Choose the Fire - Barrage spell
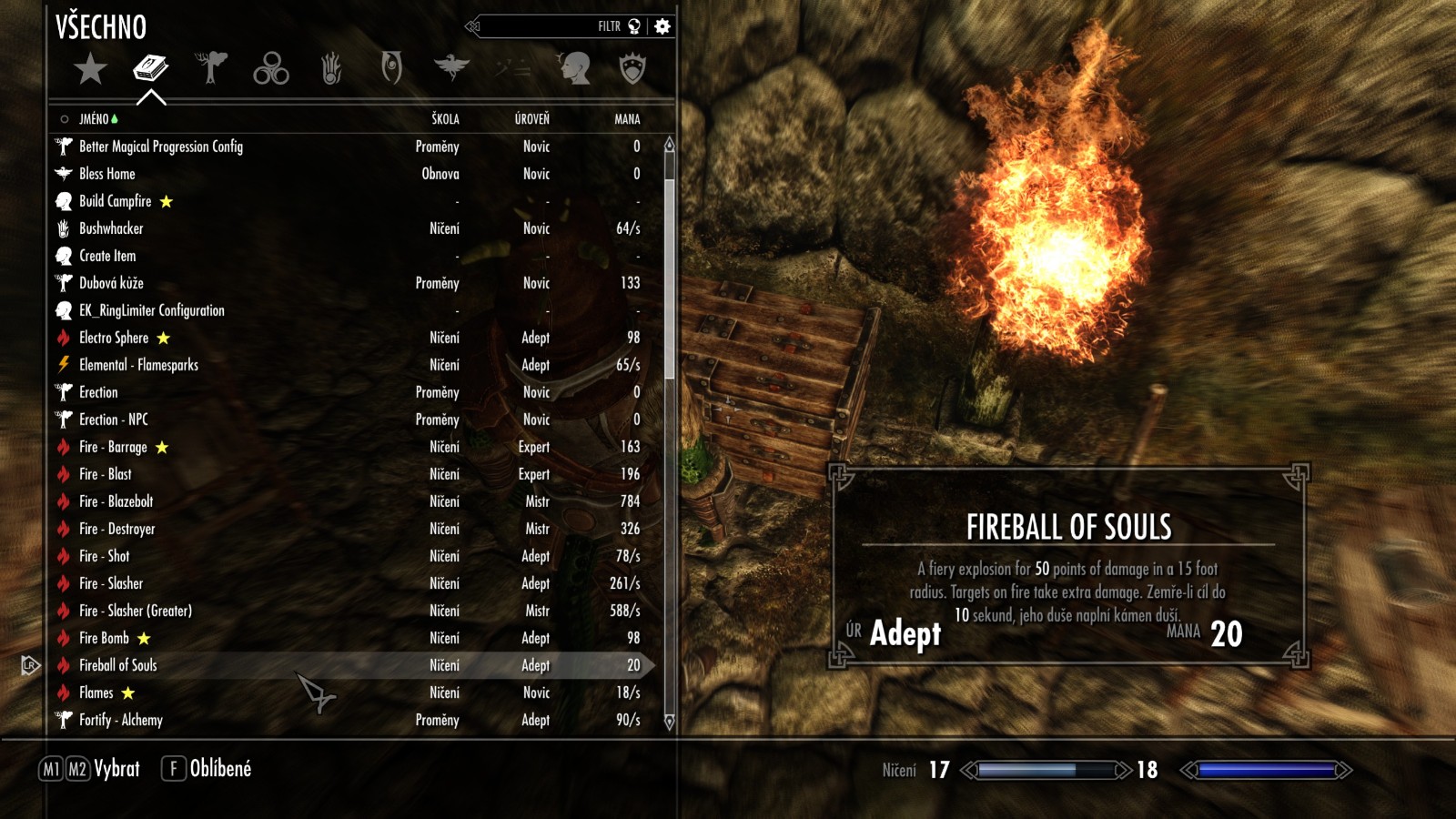This screenshot has height=819, width=1456. 113,447
